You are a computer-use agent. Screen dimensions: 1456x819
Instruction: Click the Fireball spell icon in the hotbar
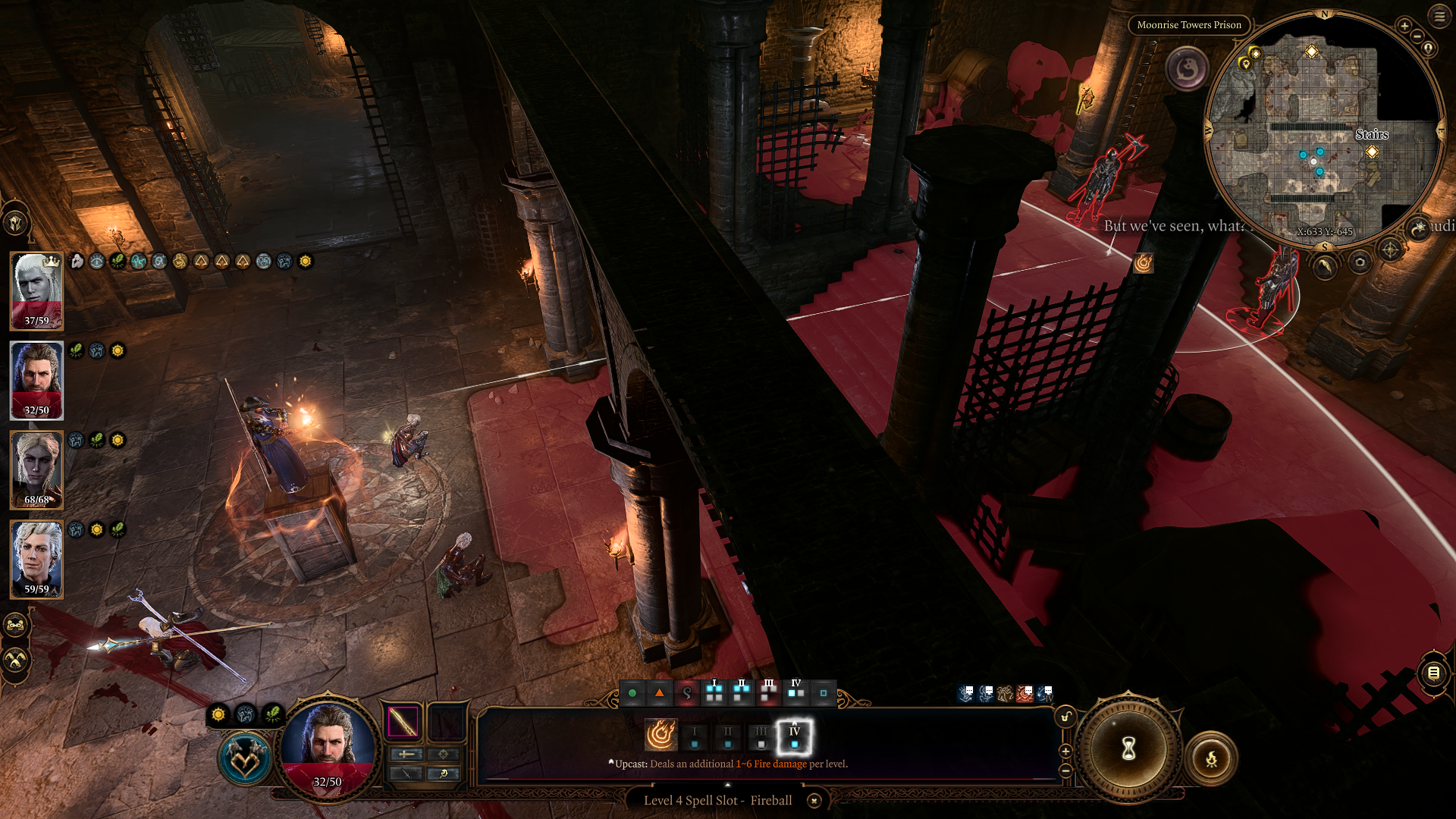point(661,735)
